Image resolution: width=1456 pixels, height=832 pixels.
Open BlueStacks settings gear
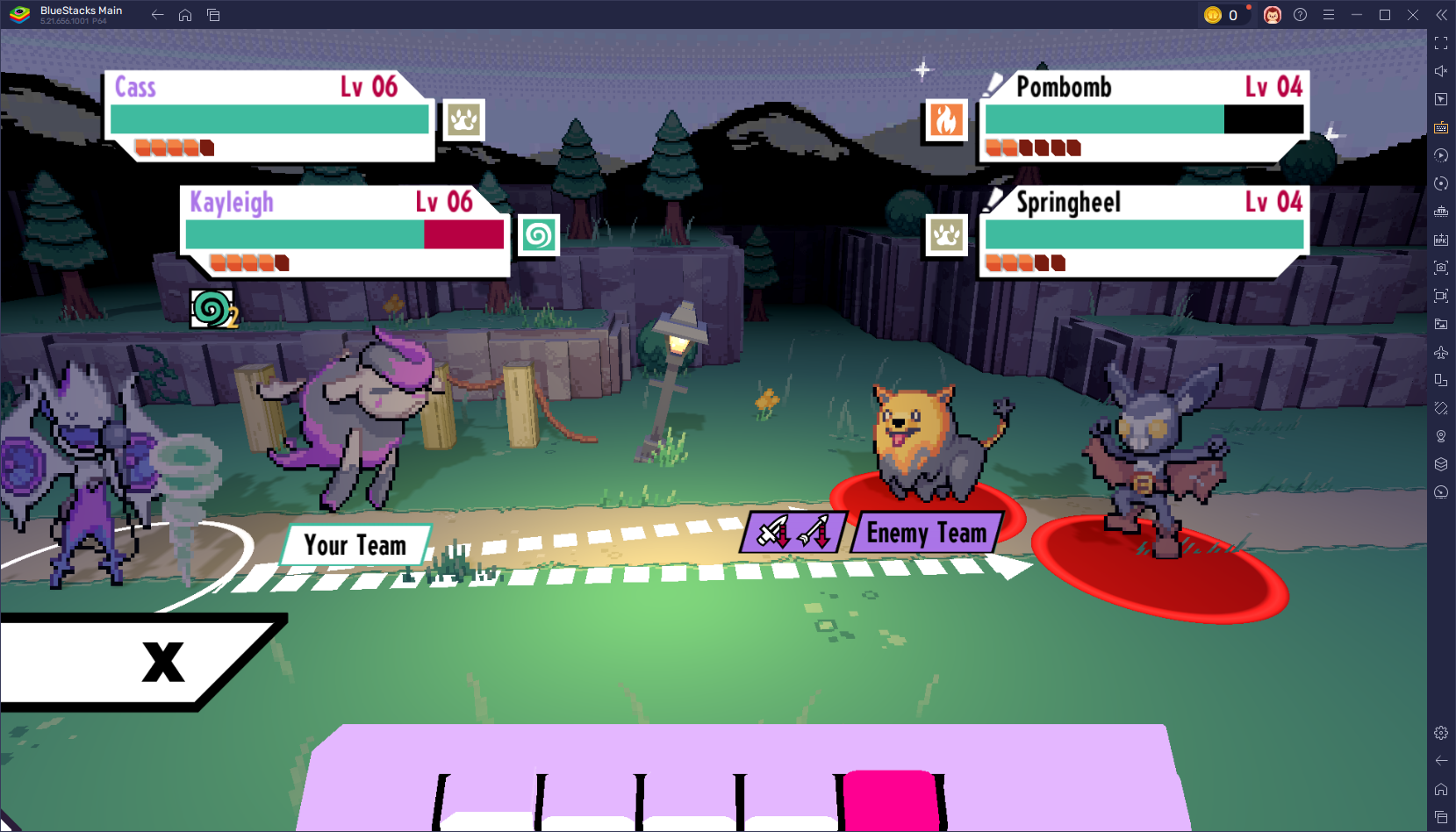(x=1441, y=733)
